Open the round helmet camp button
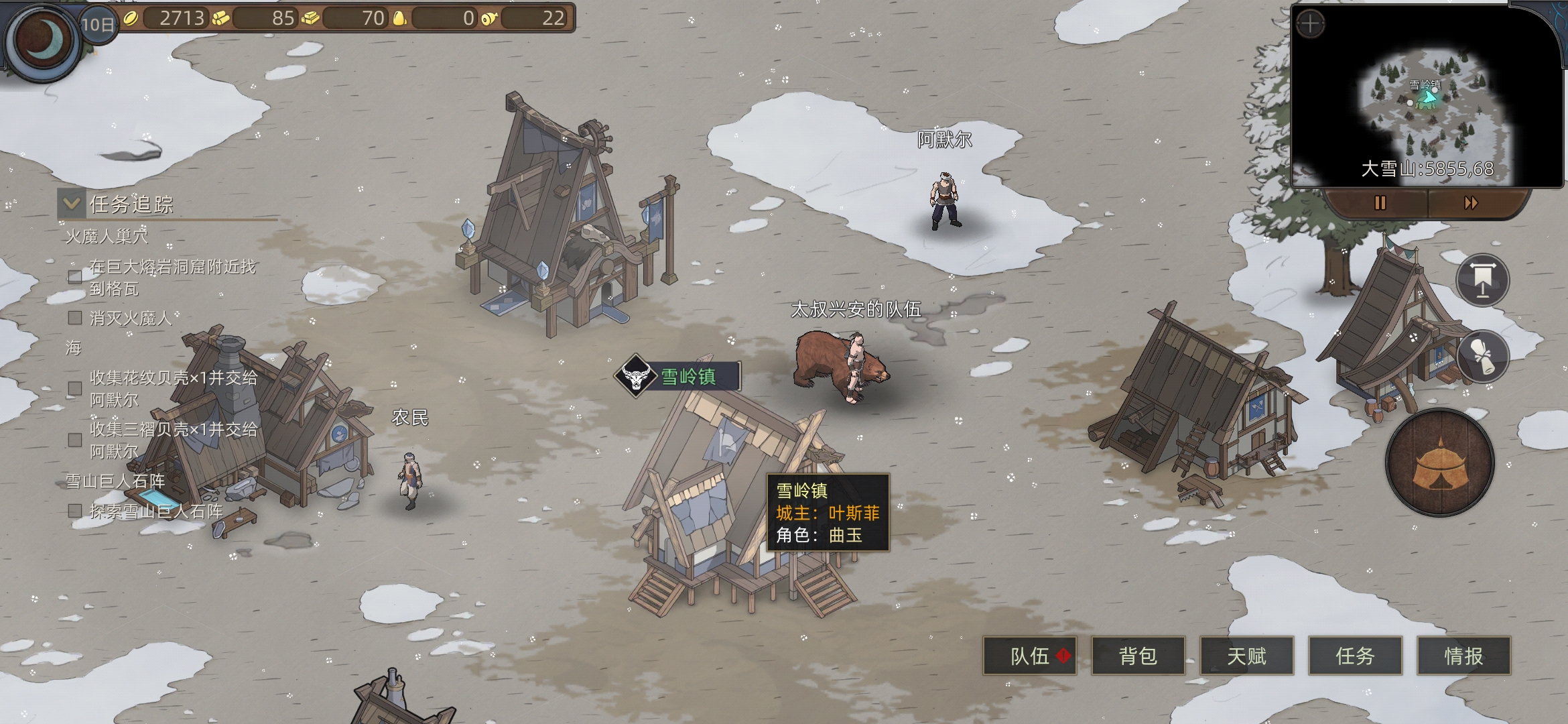The image size is (1568, 724). click(1440, 463)
